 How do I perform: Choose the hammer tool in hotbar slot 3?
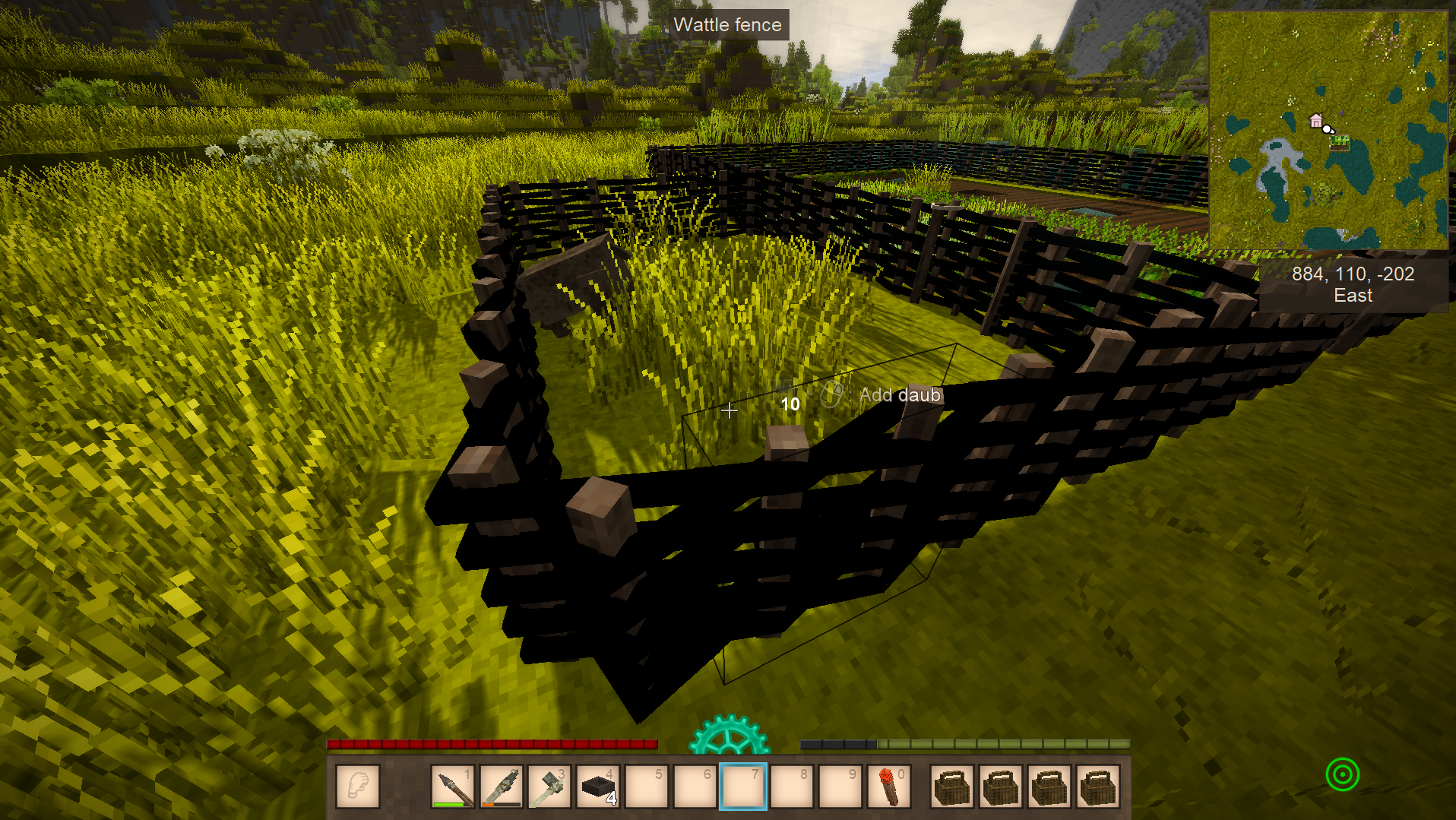coord(550,786)
